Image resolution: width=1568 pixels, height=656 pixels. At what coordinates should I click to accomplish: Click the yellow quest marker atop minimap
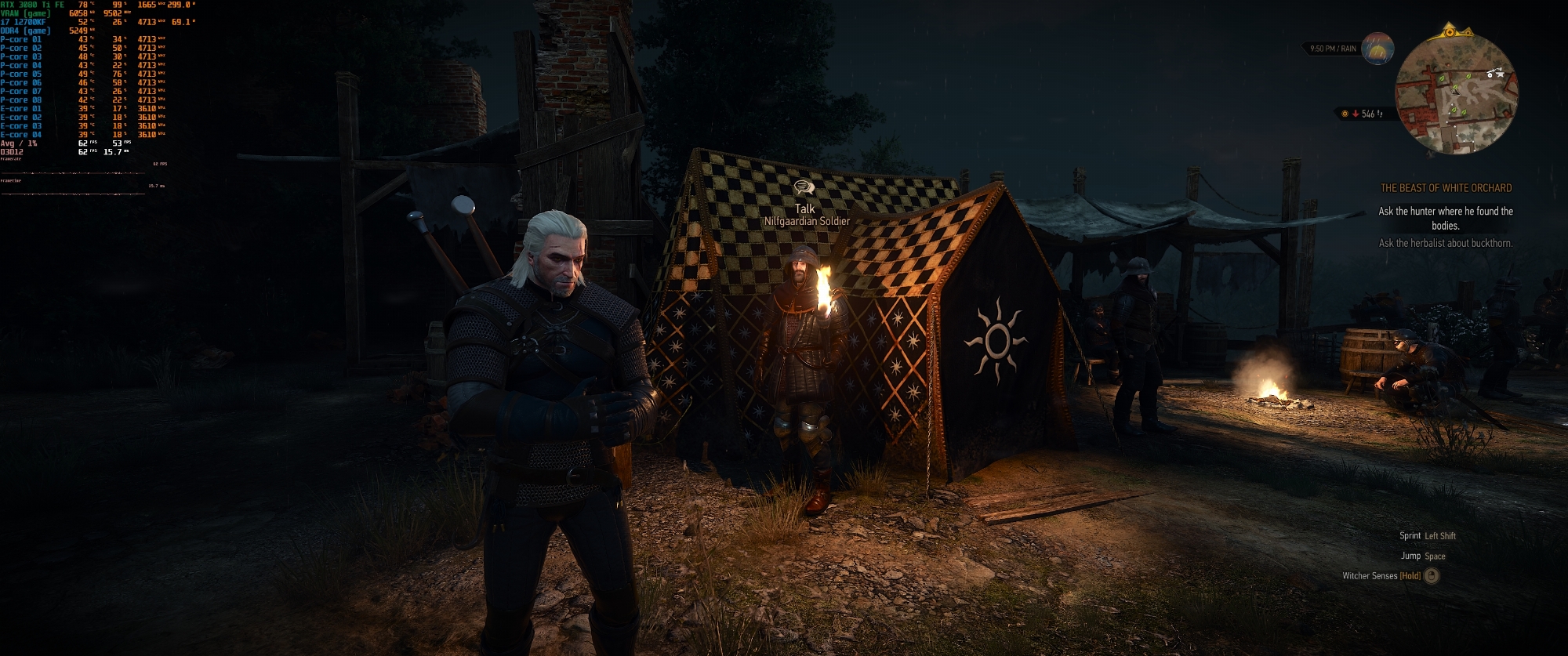click(x=1449, y=32)
